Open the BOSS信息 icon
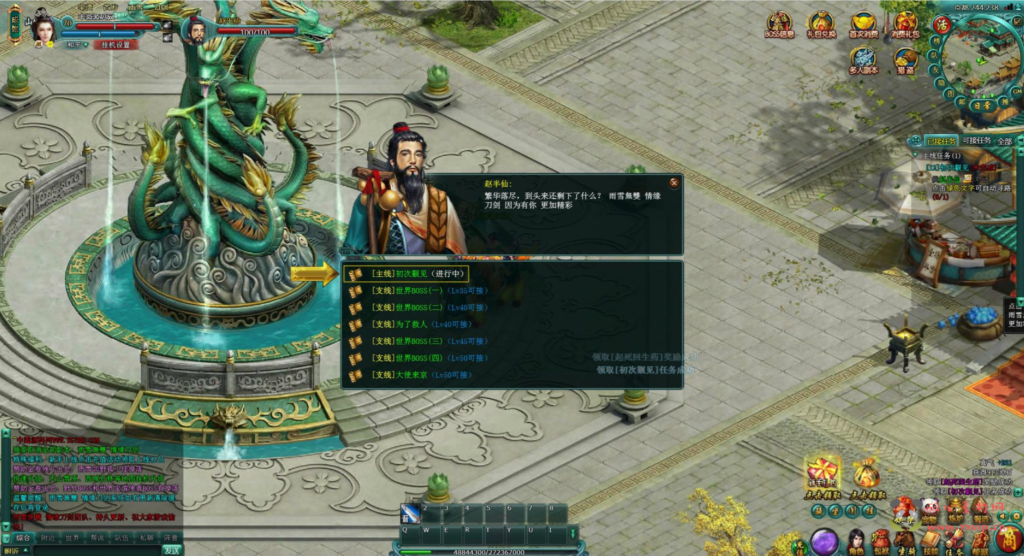 (780, 25)
